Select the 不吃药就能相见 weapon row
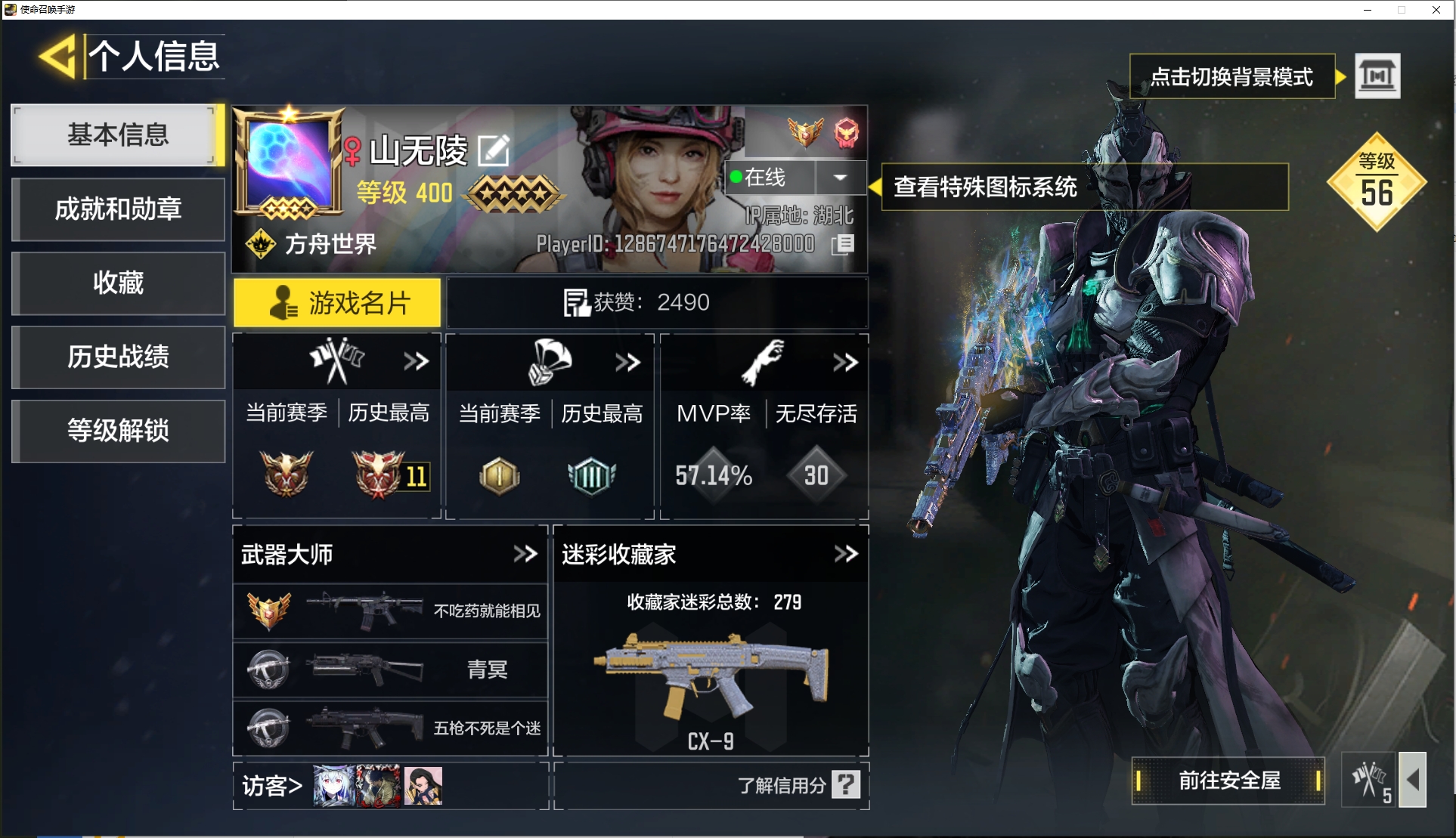The image size is (1456, 838). [x=390, y=611]
